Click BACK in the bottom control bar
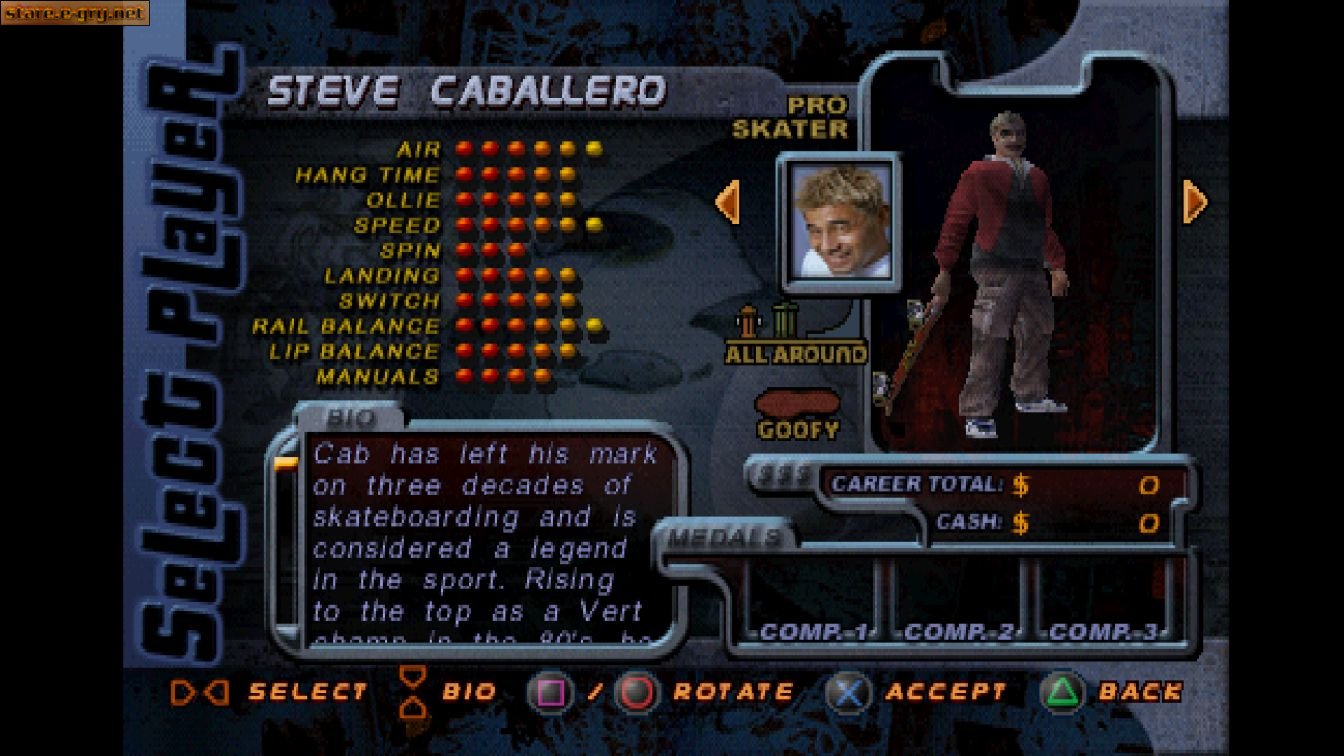The image size is (1344, 756). point(1140,690)
